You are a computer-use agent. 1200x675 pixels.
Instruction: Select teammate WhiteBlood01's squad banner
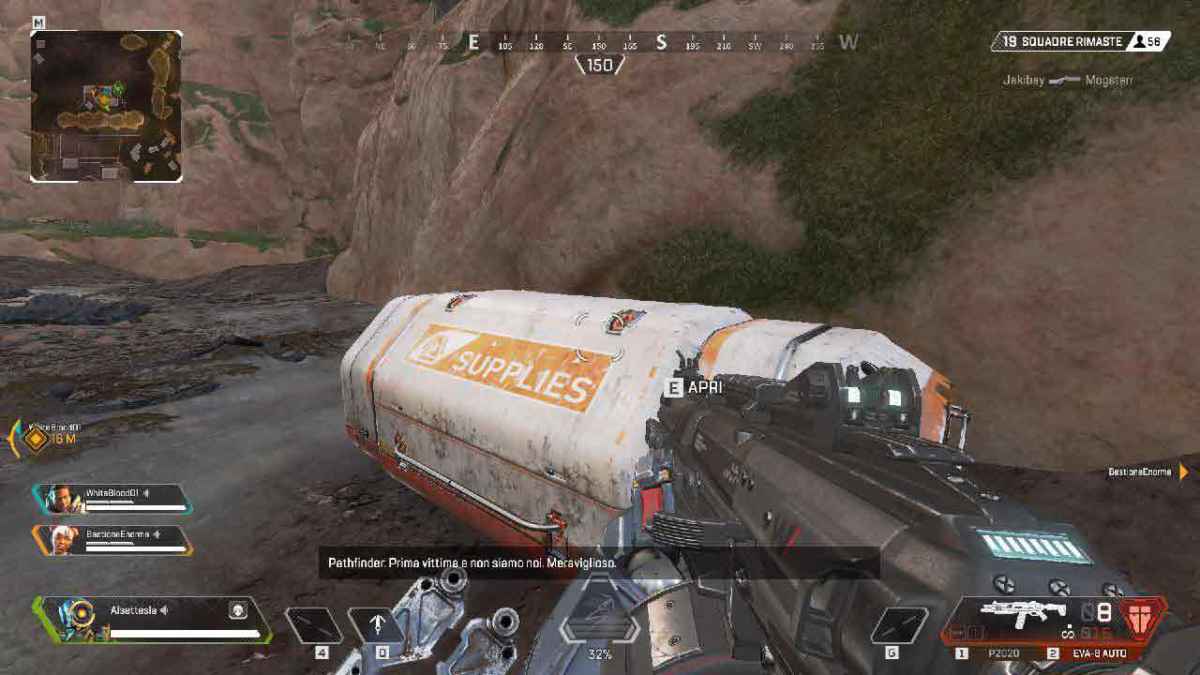click(112, 498)
